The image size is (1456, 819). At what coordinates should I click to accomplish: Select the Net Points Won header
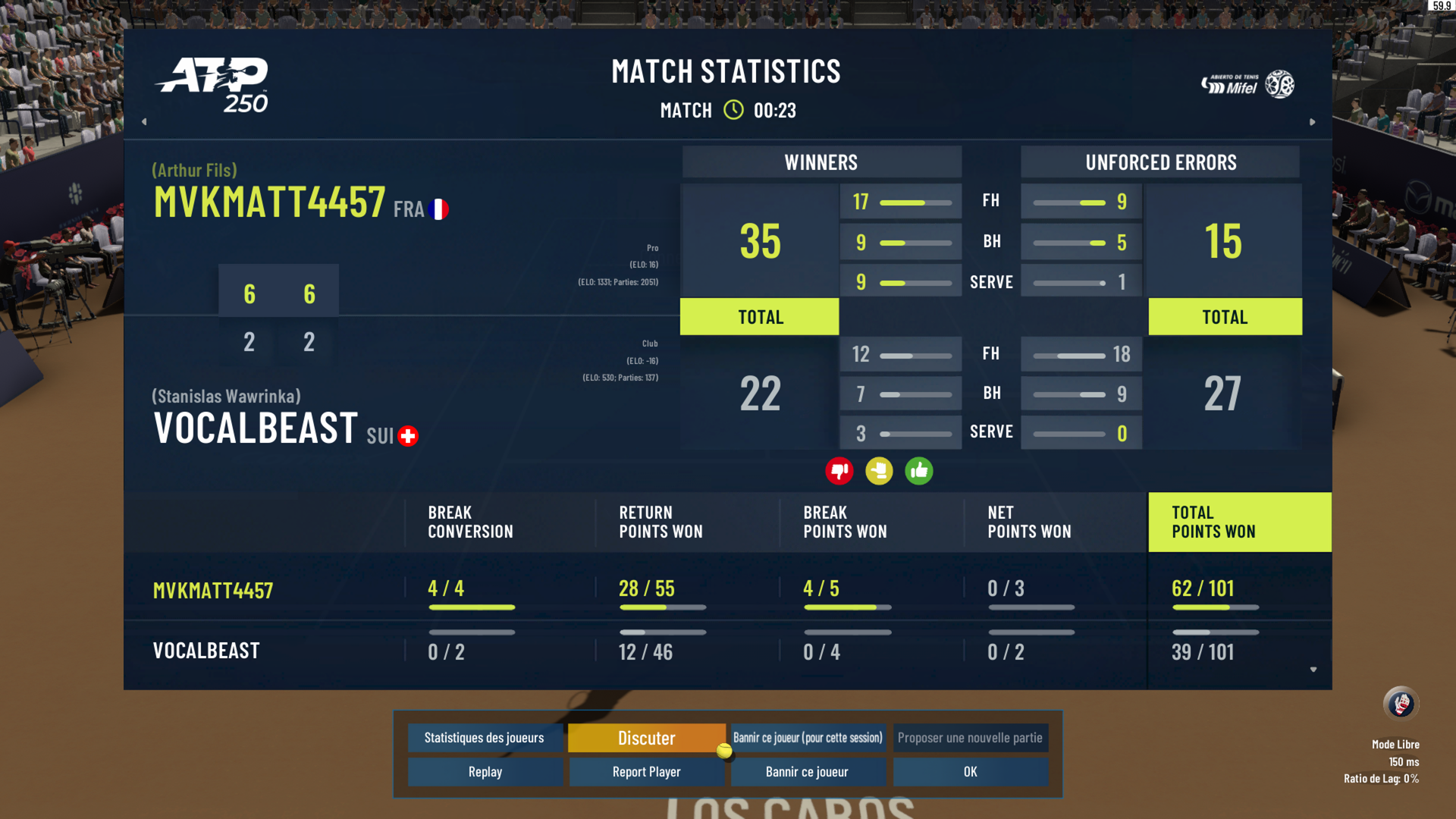pyautogui.click(x=1029, y=522)
